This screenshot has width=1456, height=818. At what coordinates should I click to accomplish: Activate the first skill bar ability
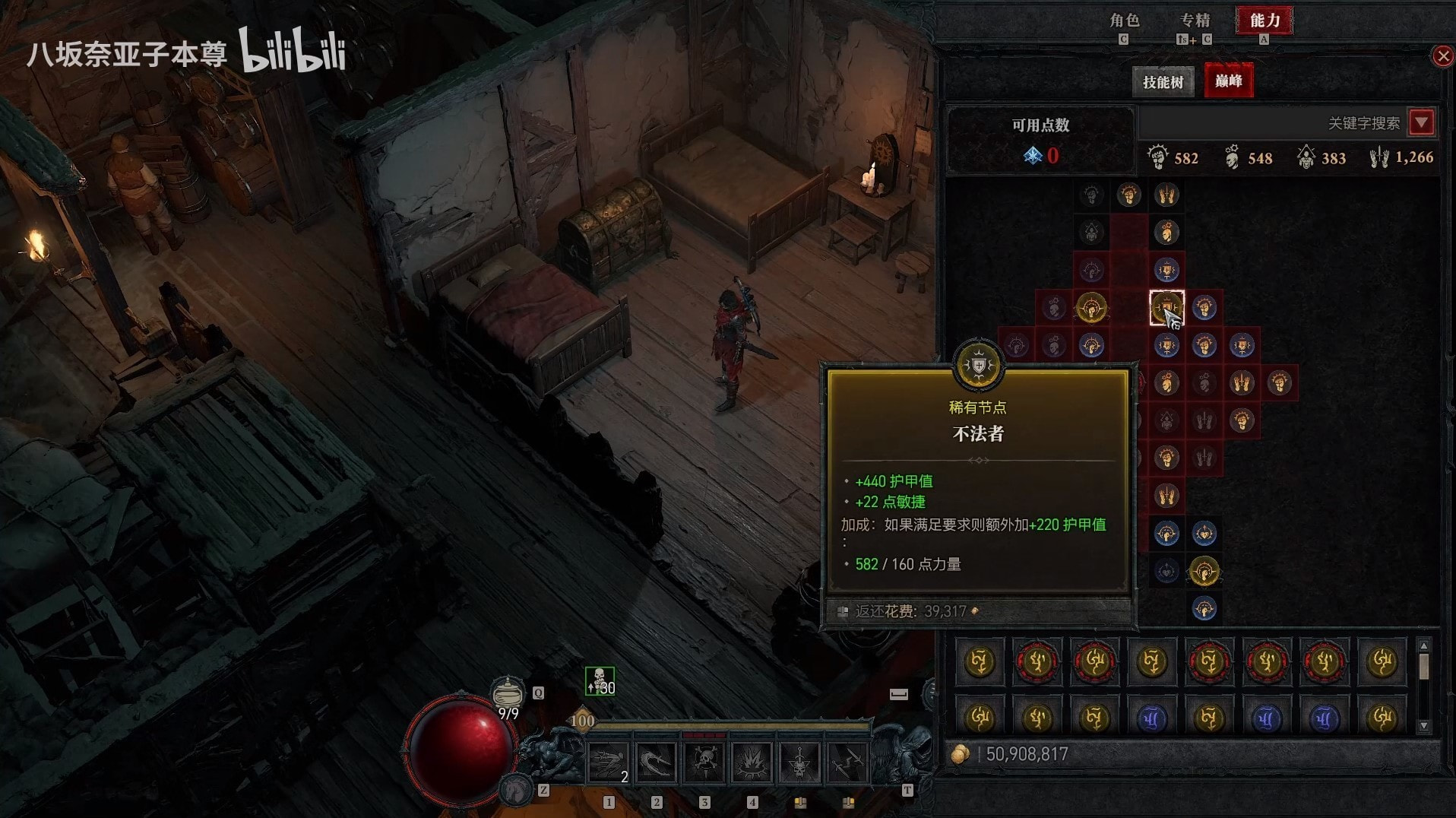(x=609, y=763)
